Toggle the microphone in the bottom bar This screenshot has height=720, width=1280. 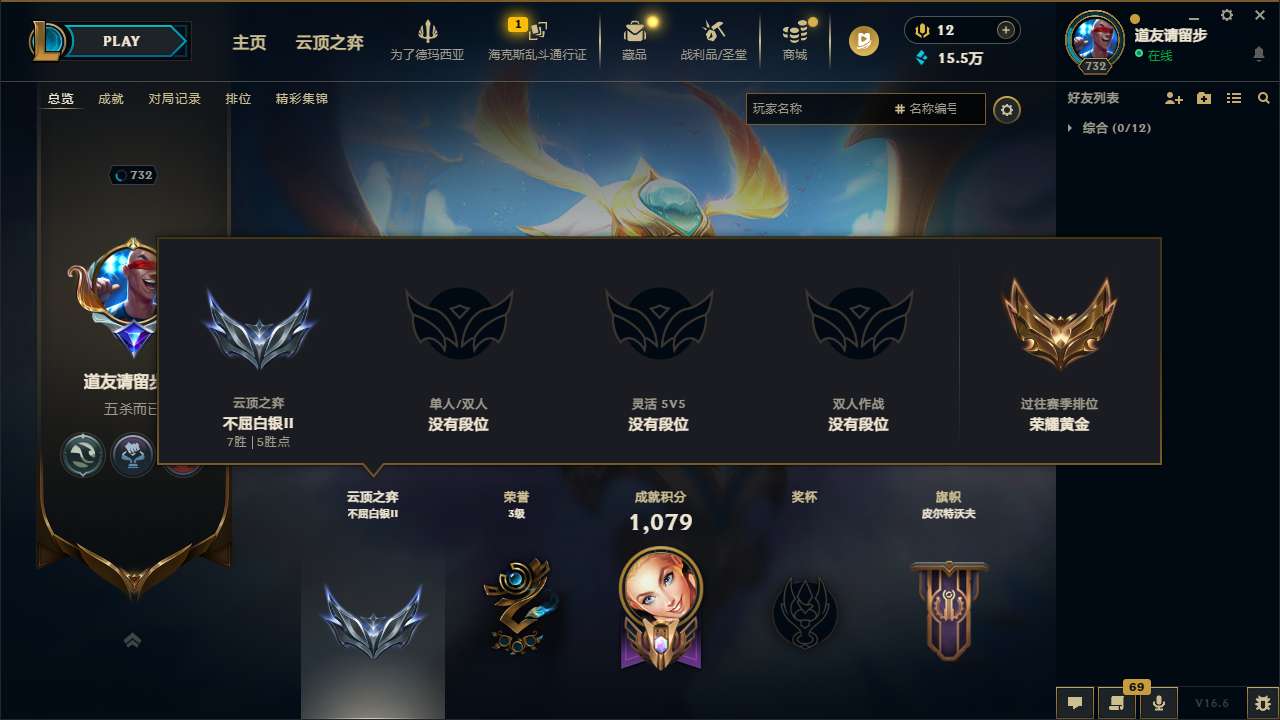(1159, 703)
